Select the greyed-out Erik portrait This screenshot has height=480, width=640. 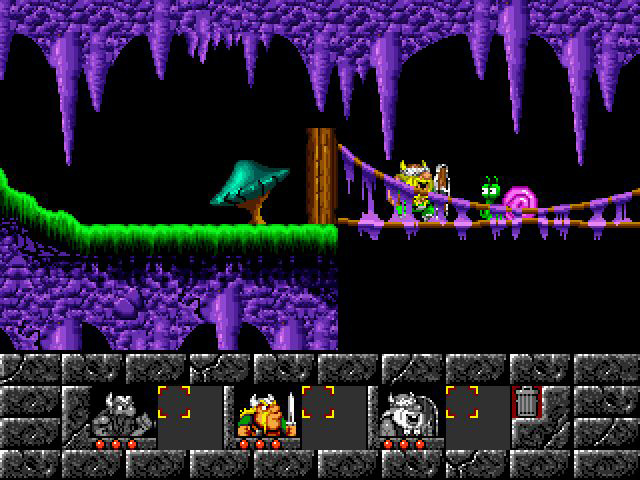coord(122,414)
